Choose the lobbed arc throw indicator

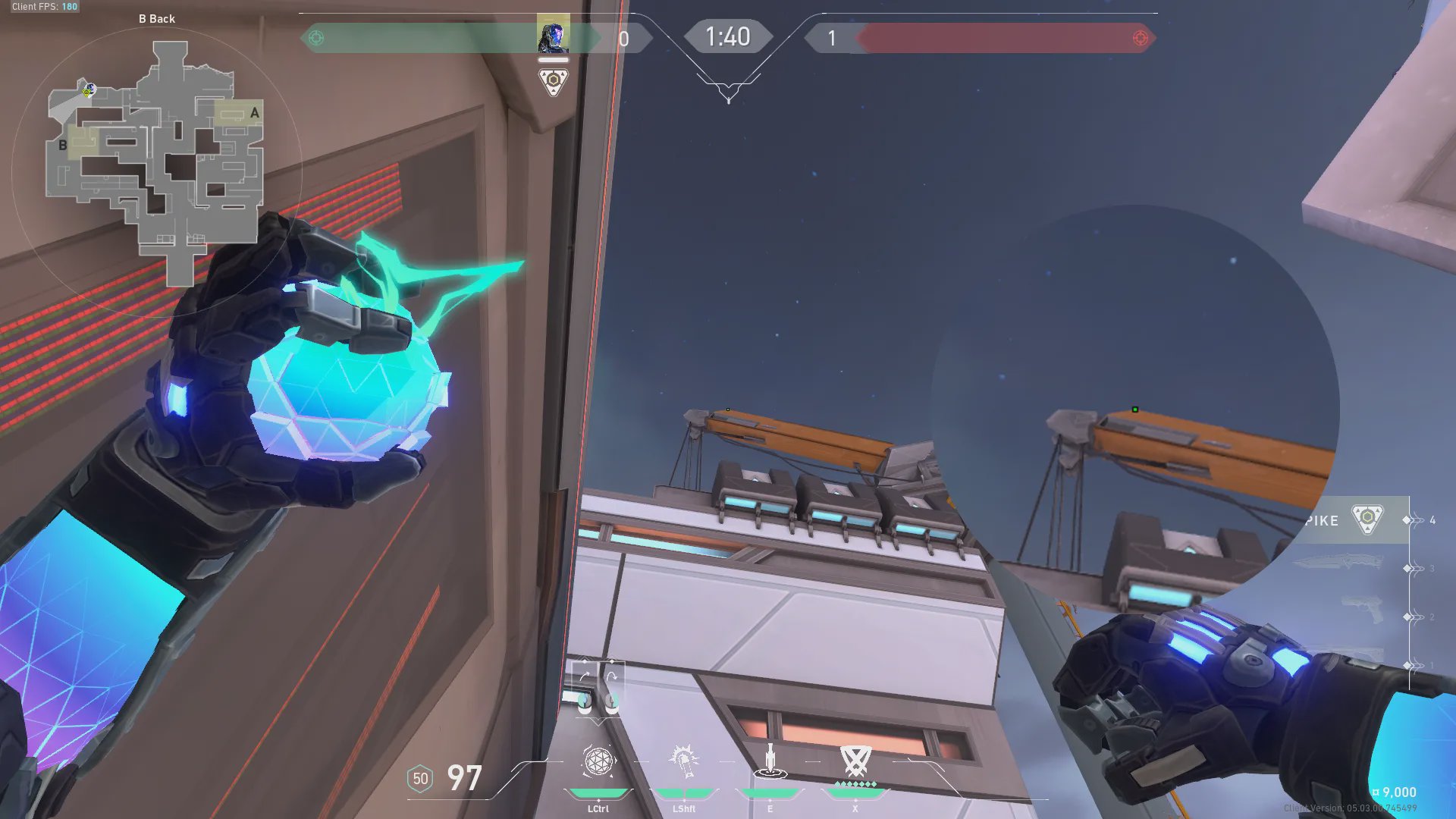(611, 674)
